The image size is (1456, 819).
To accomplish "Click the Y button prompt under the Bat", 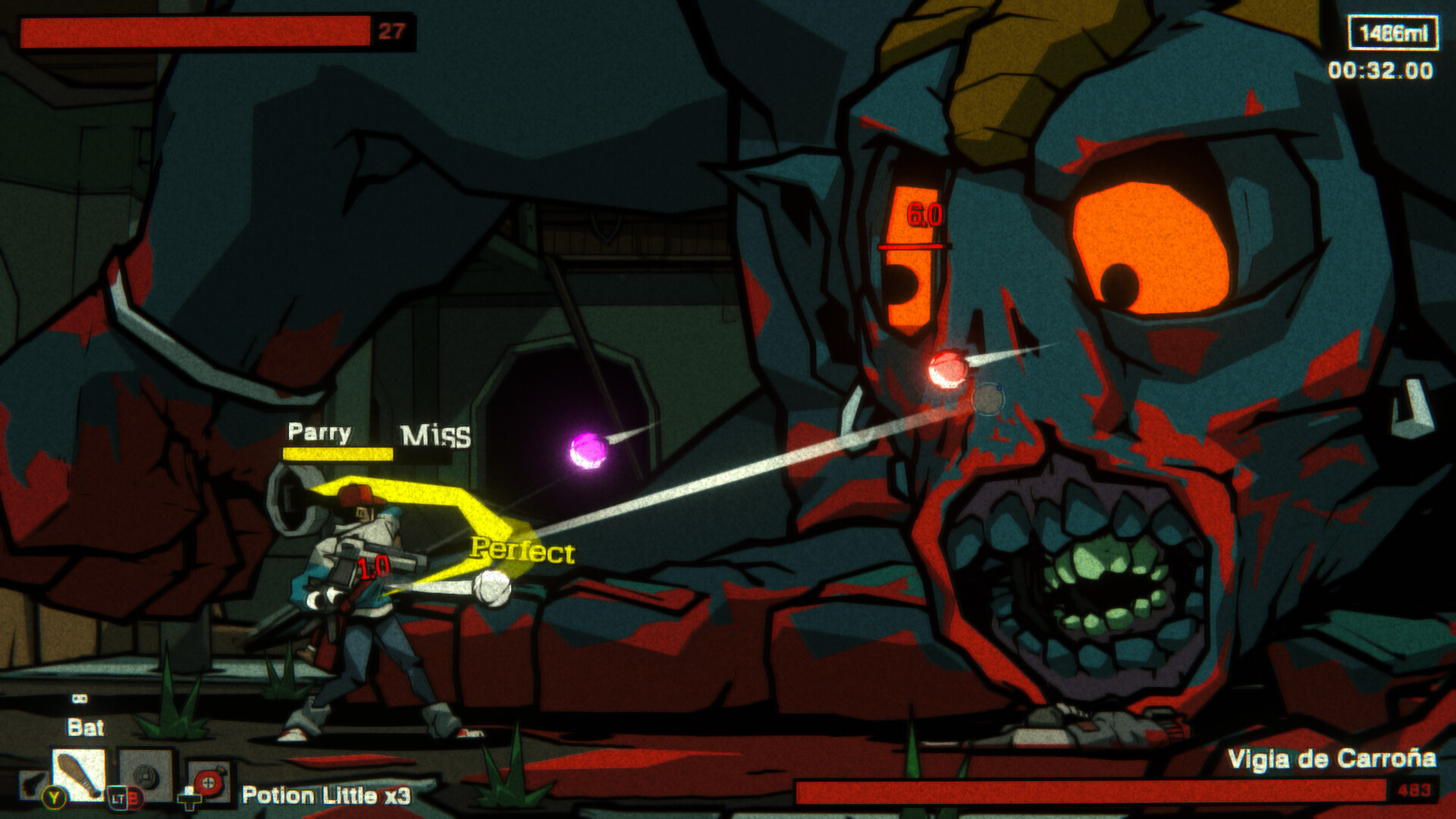I will click(x=54, y=799).
